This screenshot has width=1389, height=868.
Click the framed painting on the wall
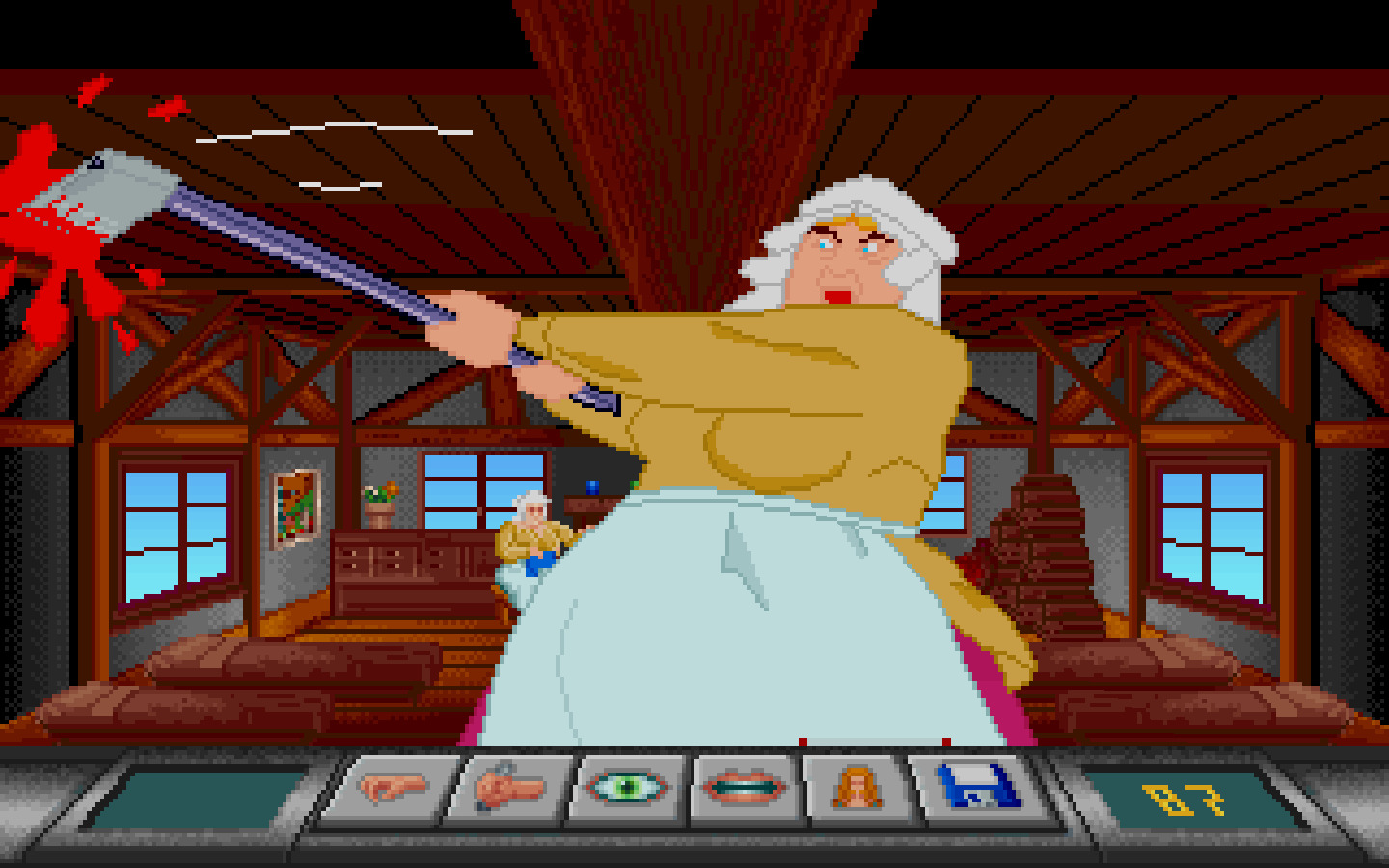coord(295,506)
